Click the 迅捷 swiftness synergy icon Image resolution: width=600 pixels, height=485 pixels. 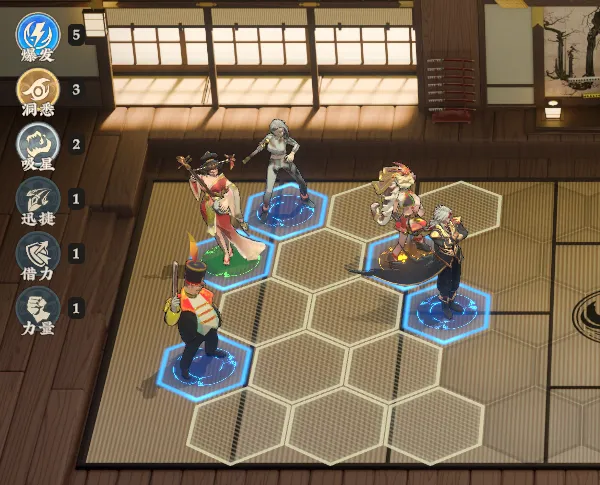coord(37,198)
